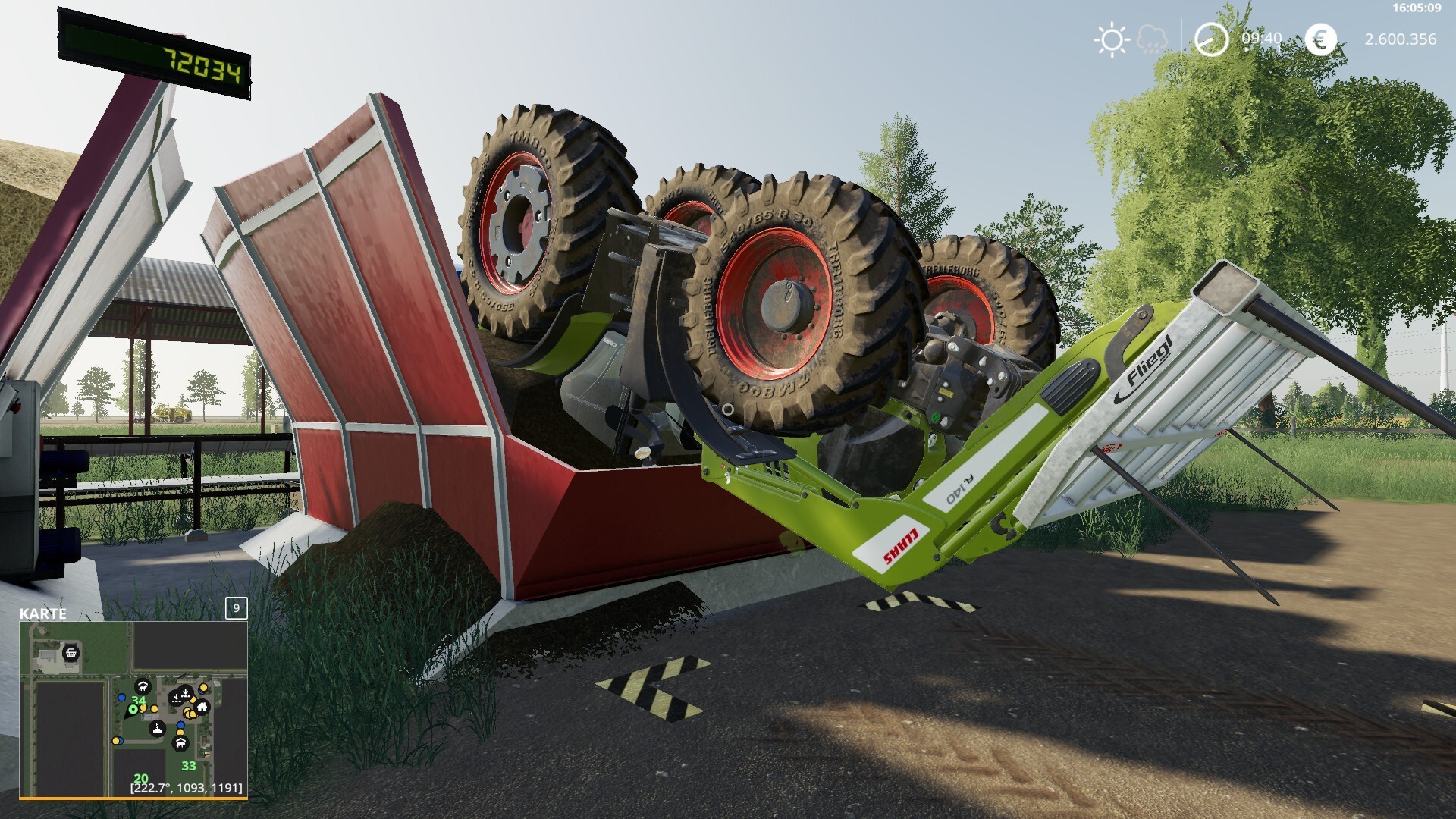
Task: Select field number 33 on the minimap
Action: point(188,766)
